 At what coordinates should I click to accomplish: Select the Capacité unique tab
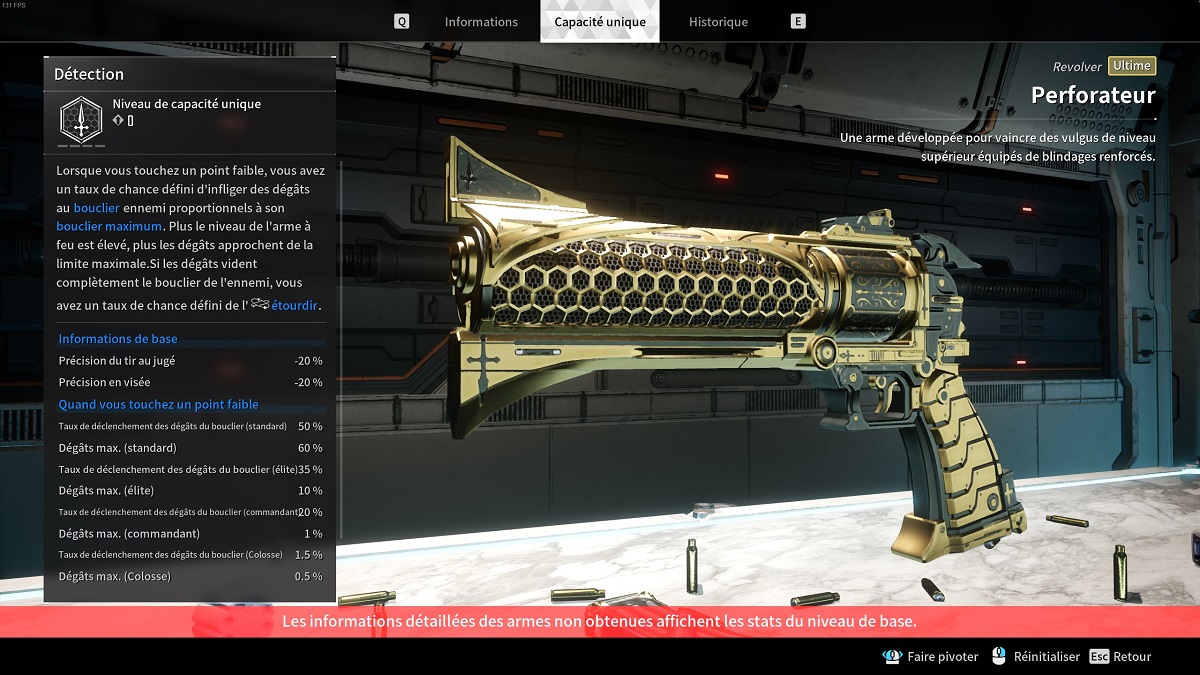[x=600, y=22]
